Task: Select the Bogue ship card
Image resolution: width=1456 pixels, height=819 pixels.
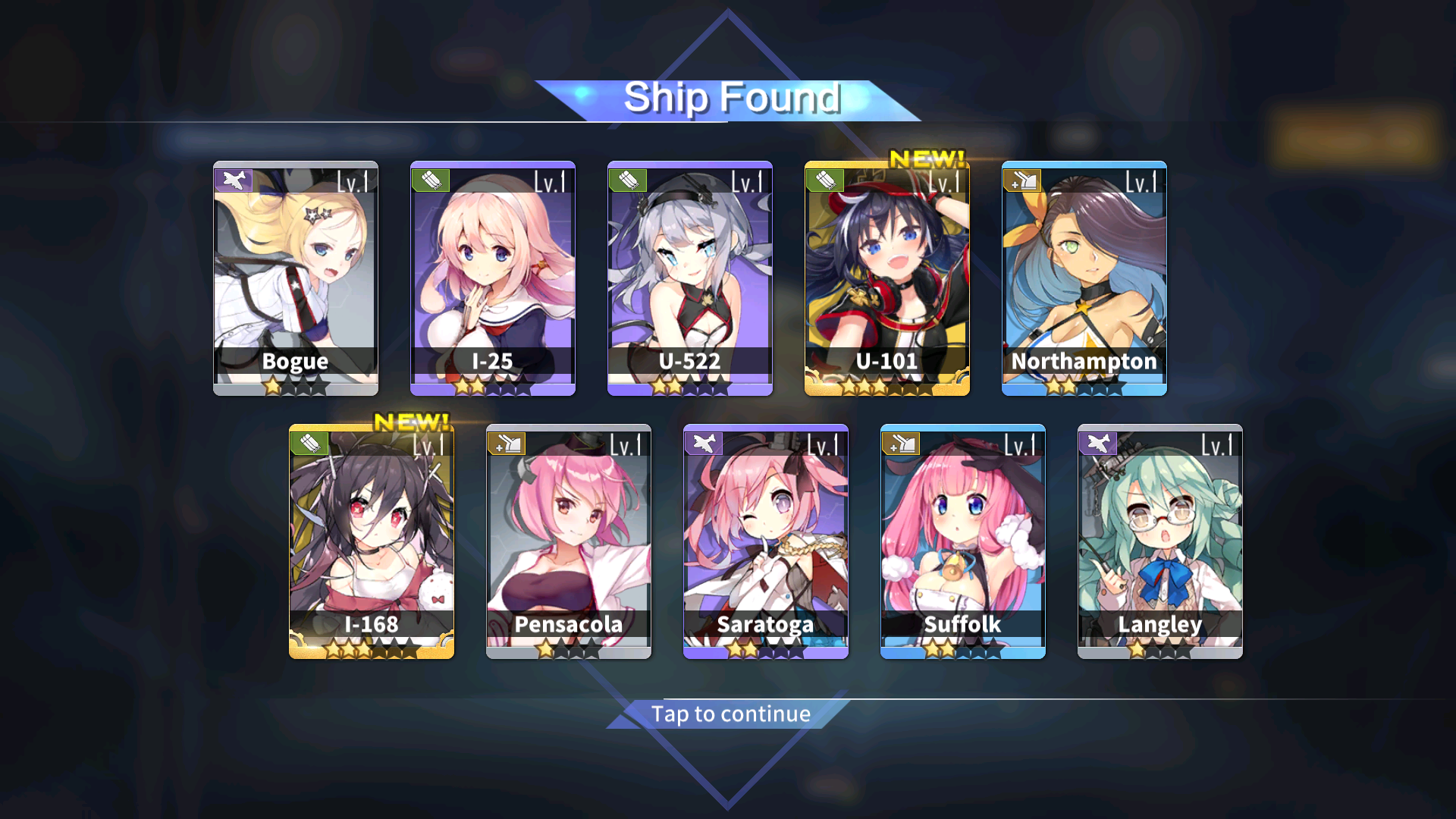Action: coord(296,278)
